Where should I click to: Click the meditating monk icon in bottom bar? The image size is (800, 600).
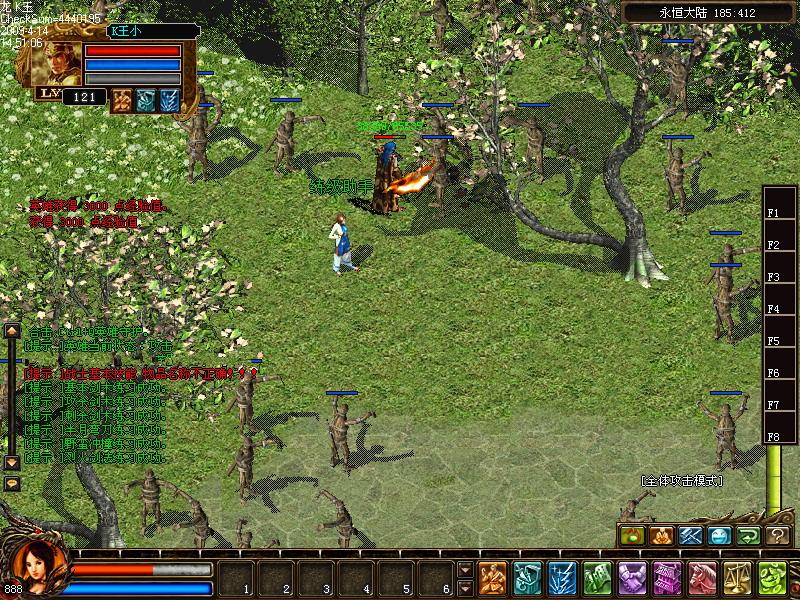tap(492, 577)
